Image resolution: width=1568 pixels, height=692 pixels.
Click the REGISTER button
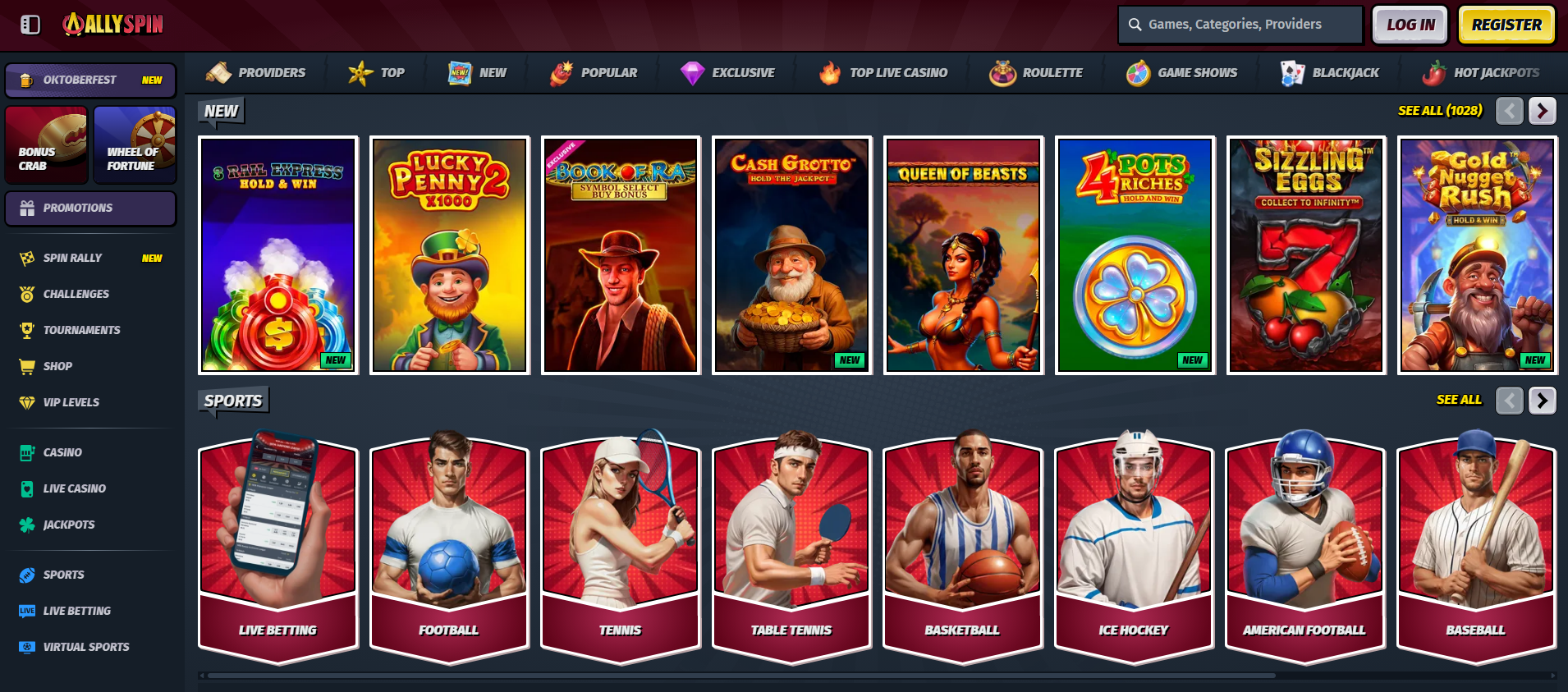pos(1506,25)
